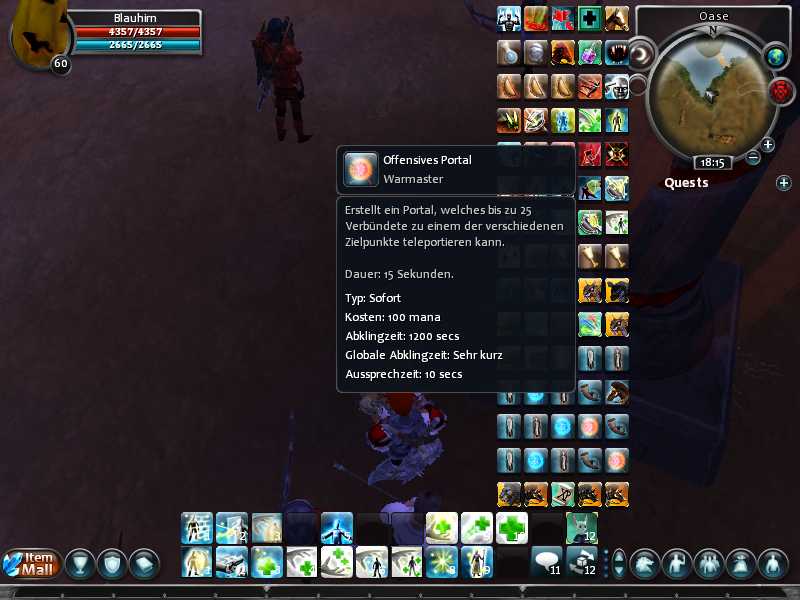Click the crescent moon button left of minimap

click(x=641, y=52)
